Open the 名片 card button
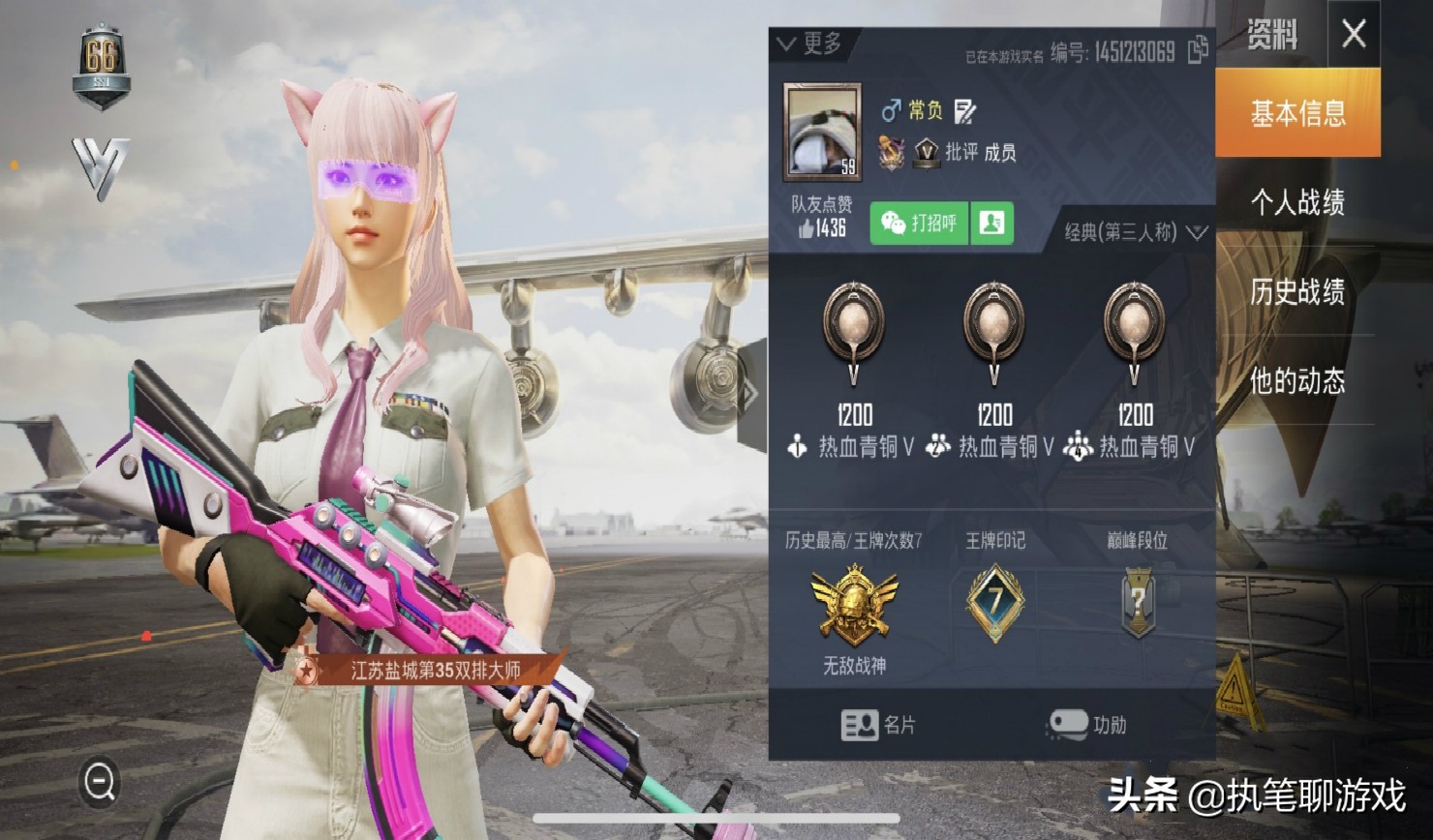 877,725
